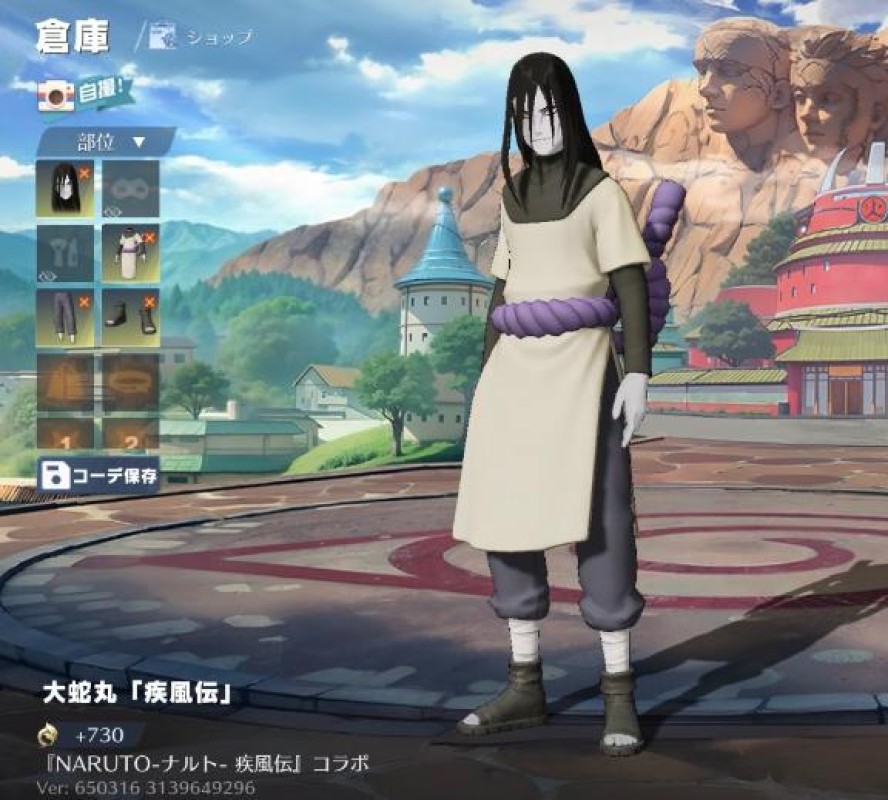
Task: Switch to the 倉庫 warehouse tab
Action: pyautogui.click(x=72, y=36)
